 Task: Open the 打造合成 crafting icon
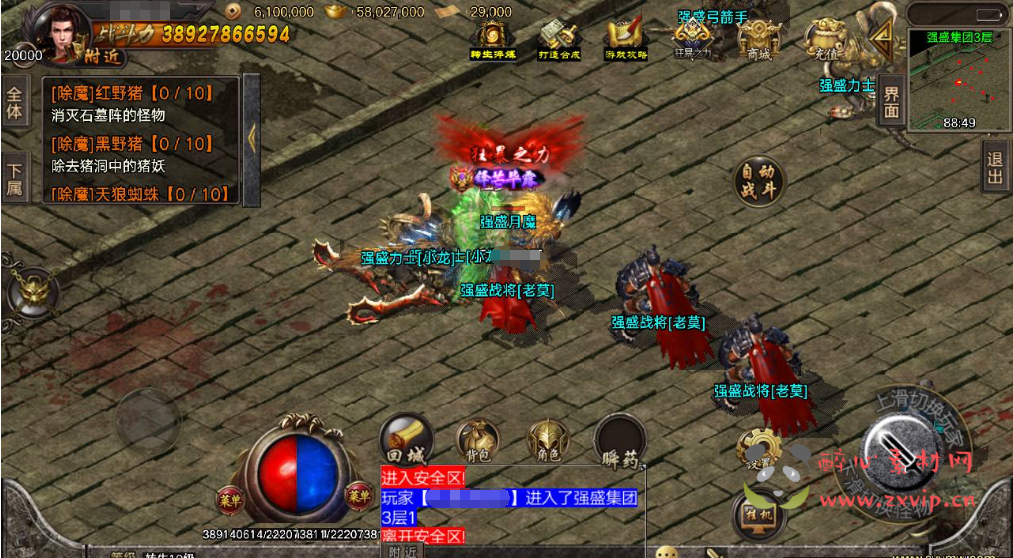coord(558,39)
